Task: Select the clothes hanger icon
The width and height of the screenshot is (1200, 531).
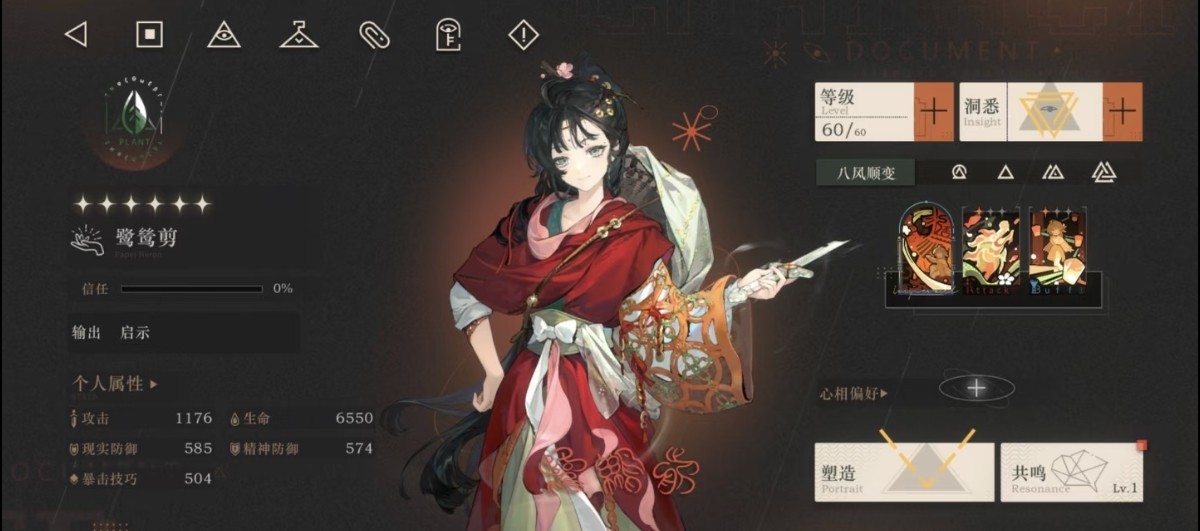Action: click(x=298, y=36)
